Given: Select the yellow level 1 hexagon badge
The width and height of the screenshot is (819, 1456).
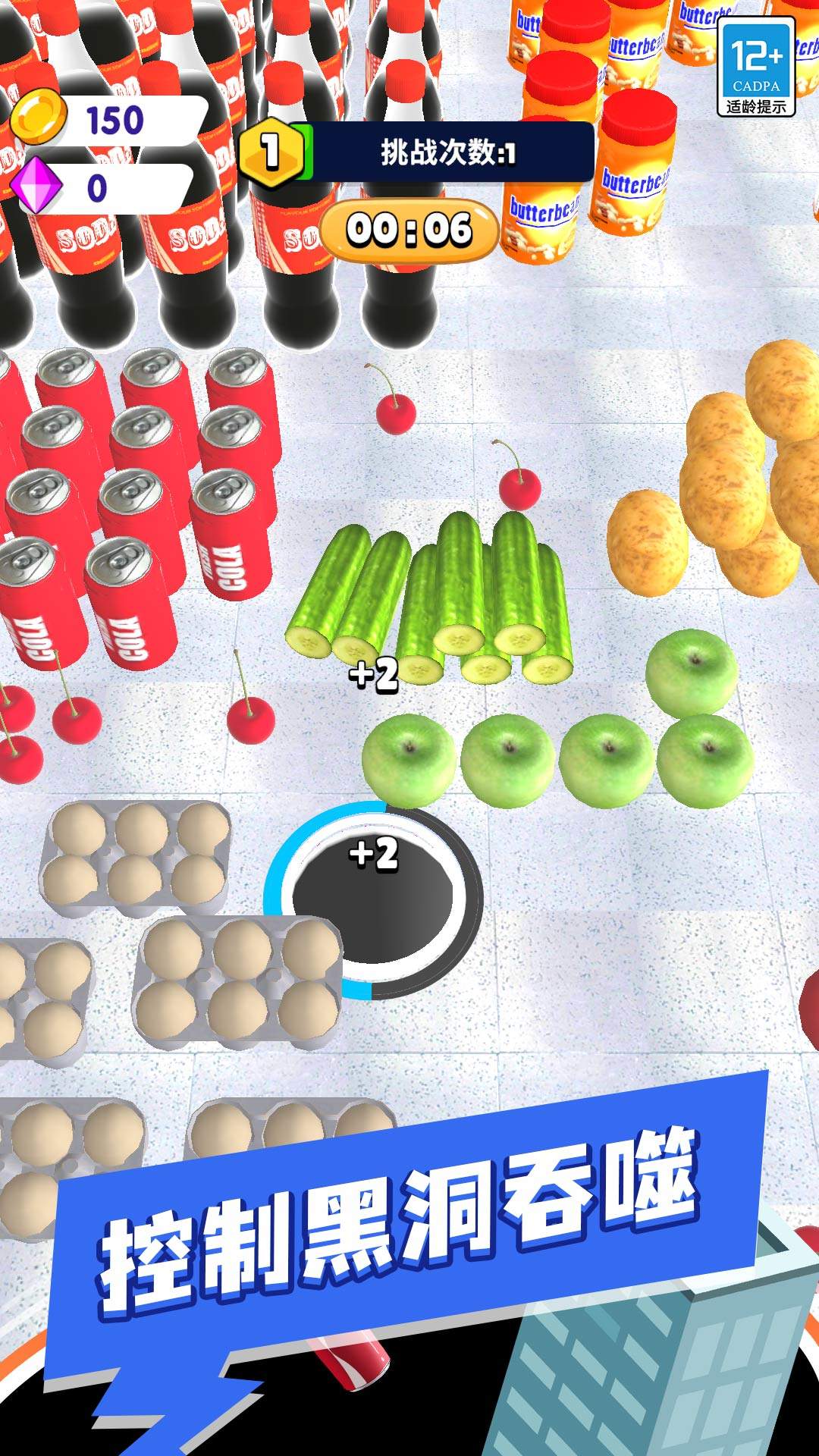Looking at the screenshot, I should click(271, 152).
